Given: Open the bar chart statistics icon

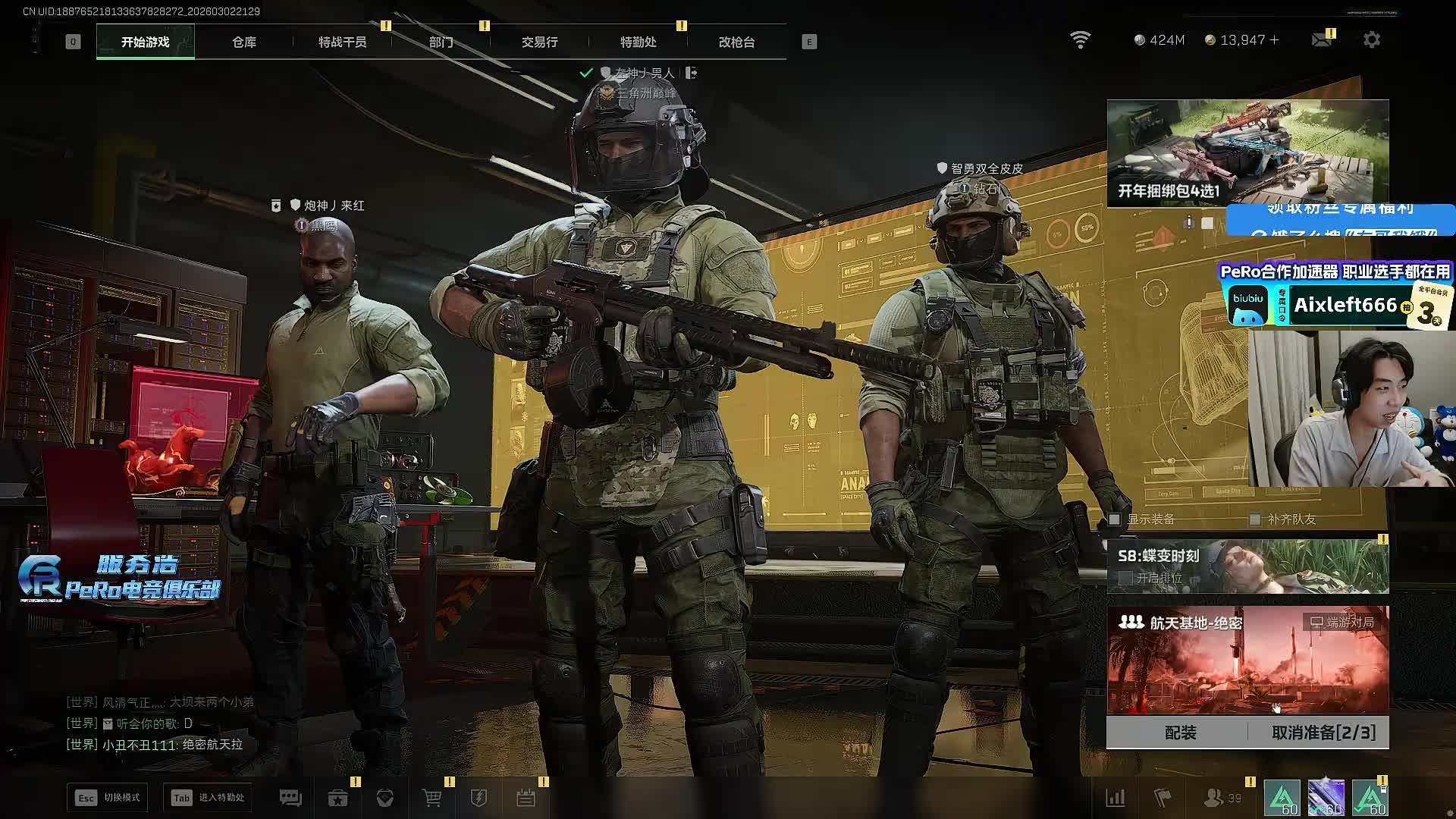Looking at the screenshot, I should [x=1116, y=798].
